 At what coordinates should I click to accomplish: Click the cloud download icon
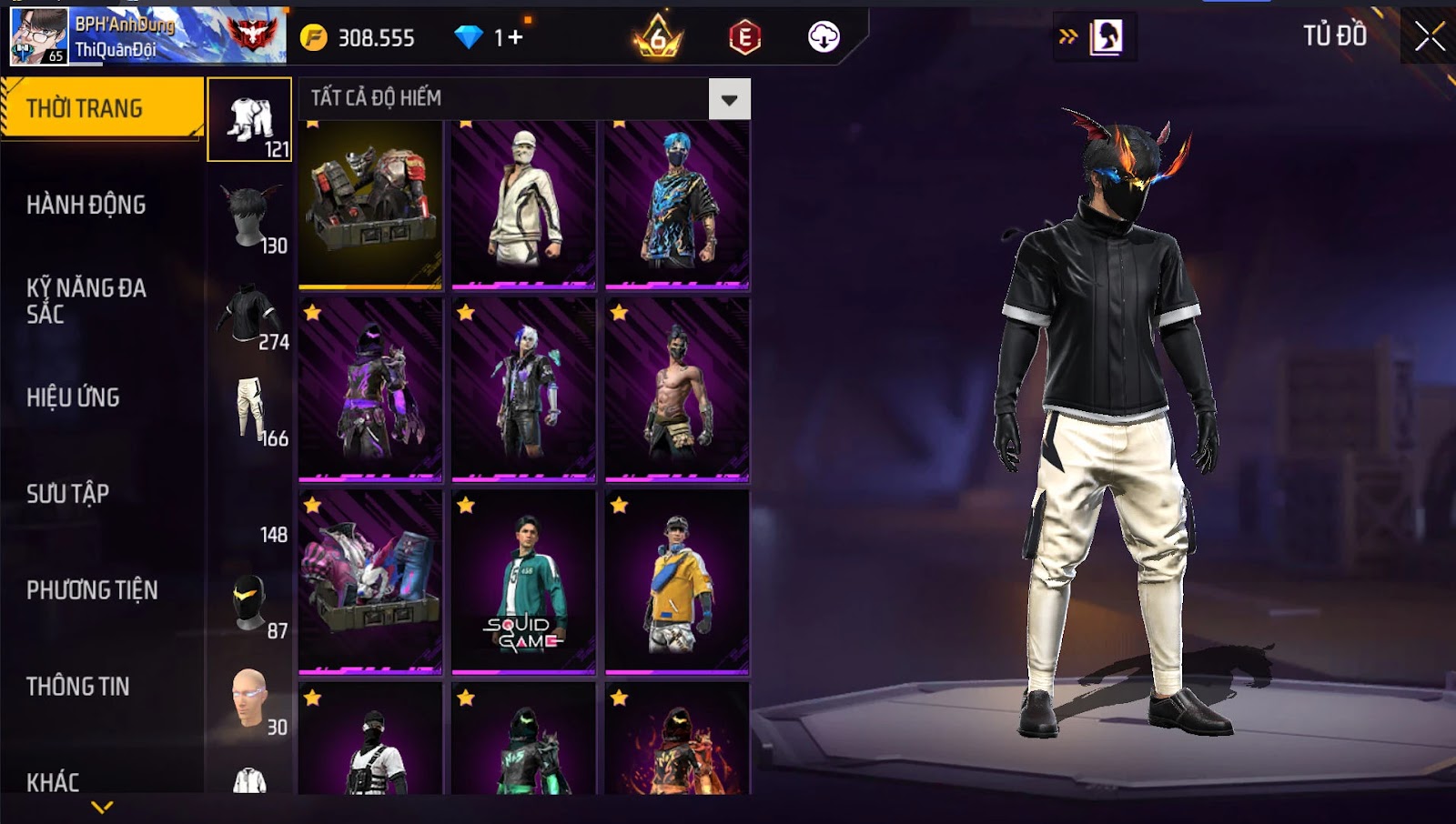[824, 37]
